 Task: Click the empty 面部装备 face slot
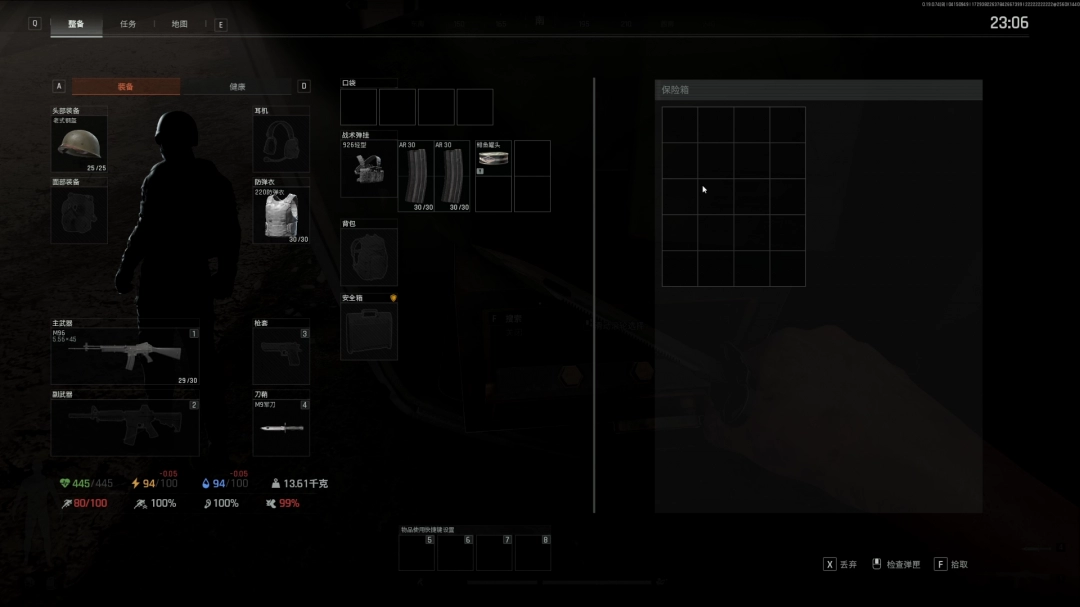79,215
